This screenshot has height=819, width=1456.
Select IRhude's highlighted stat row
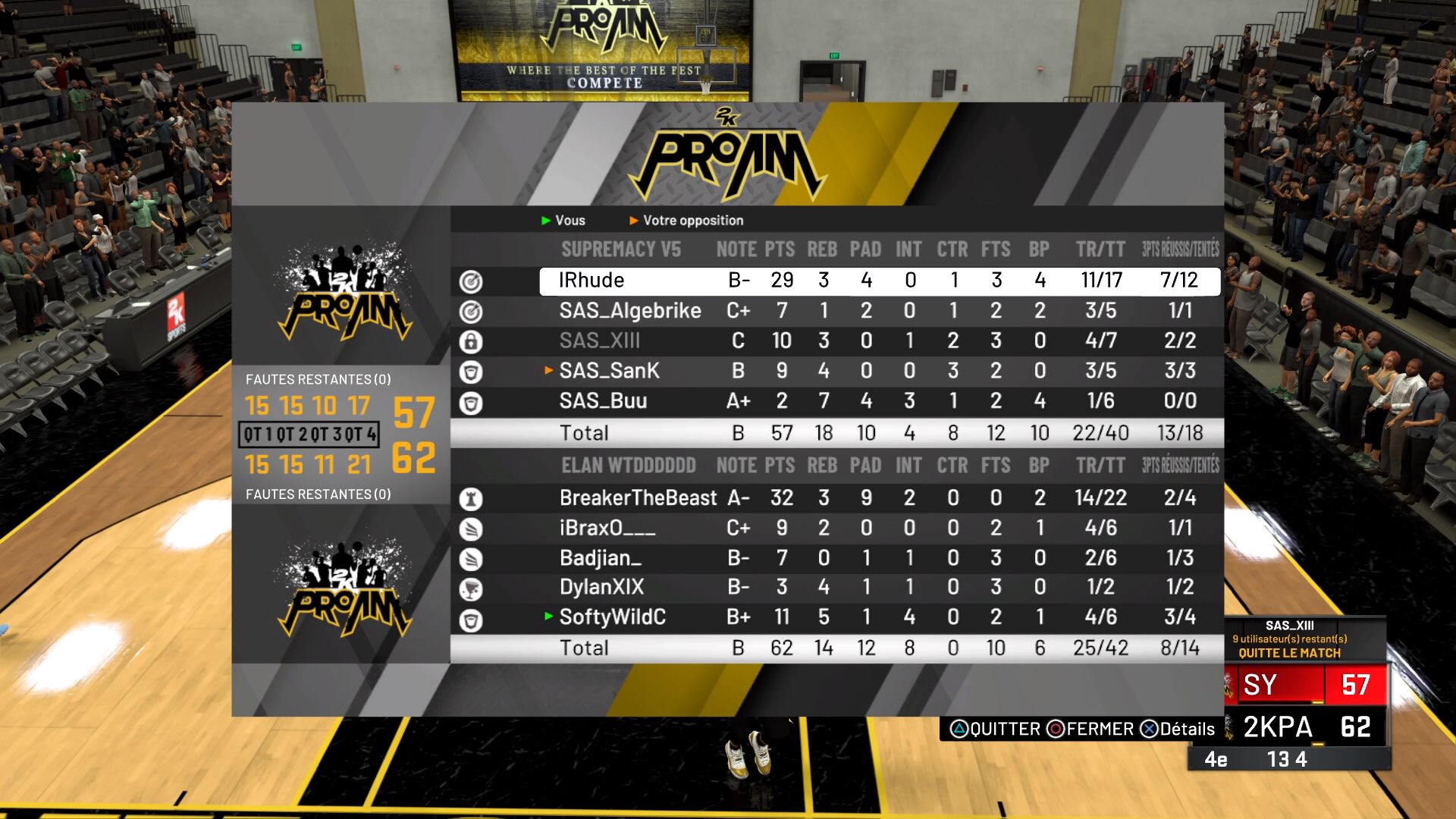pos(880,281)
